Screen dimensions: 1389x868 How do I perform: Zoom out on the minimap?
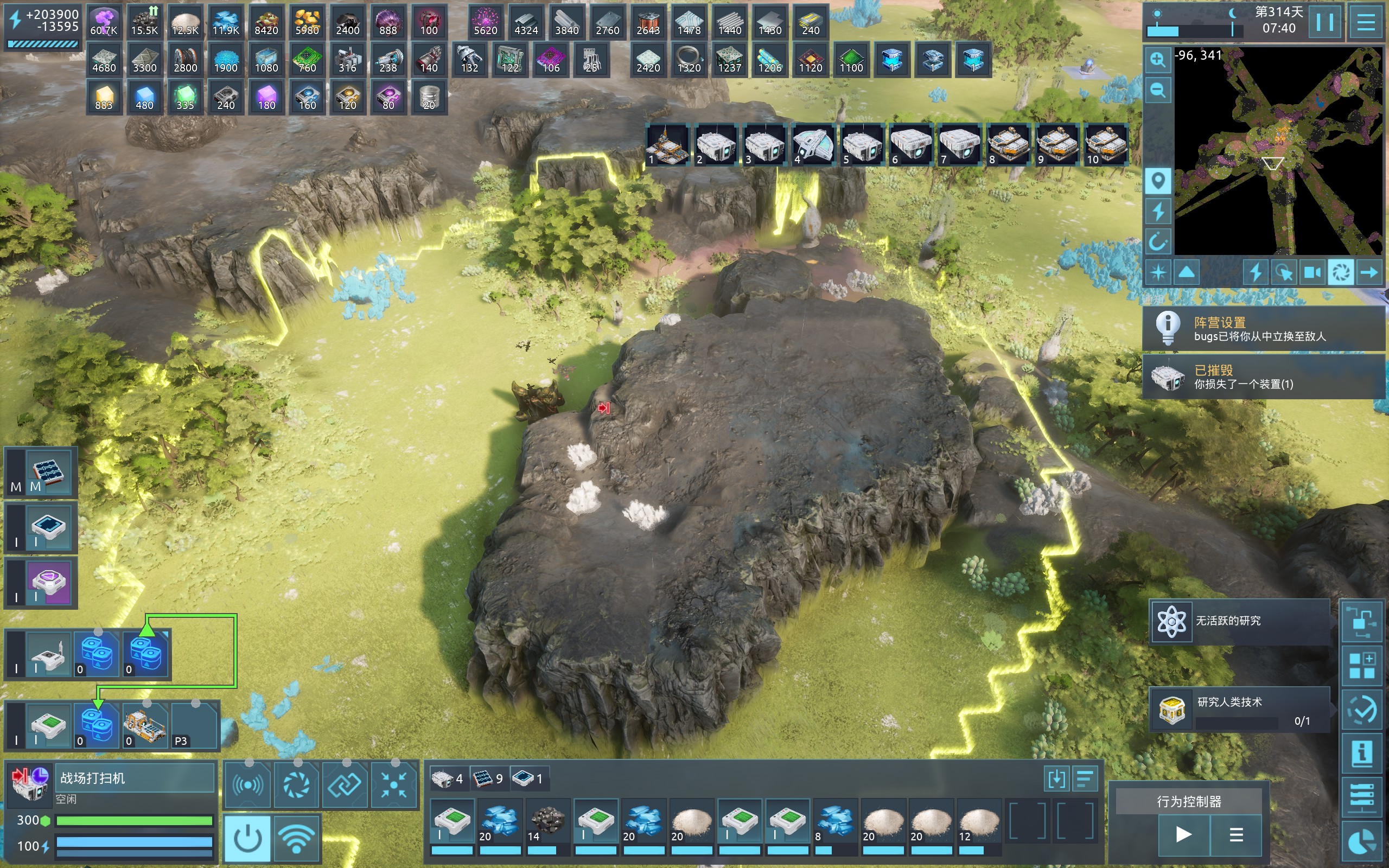click(x=1158, y=90)
